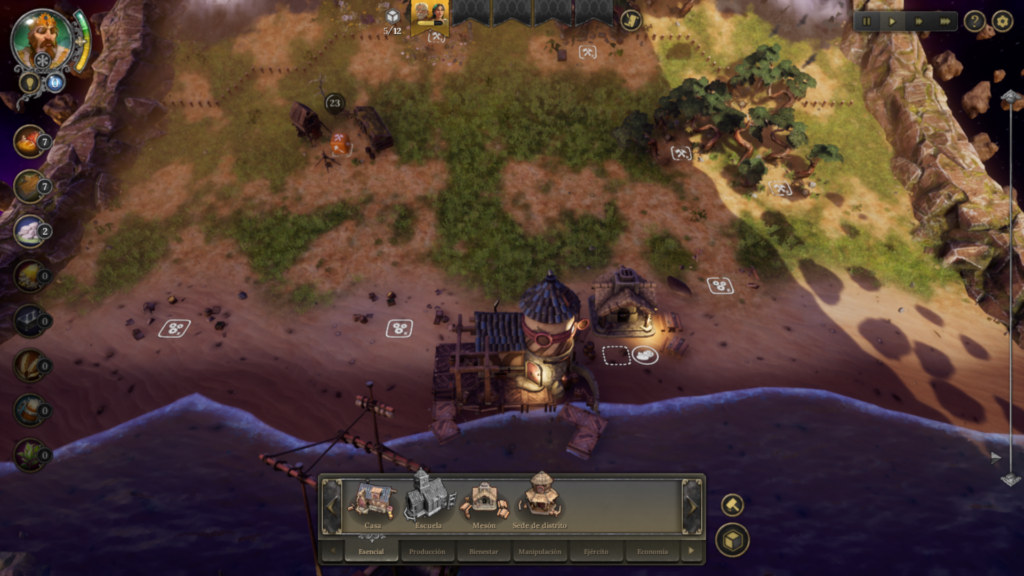This screenshot has width=1024, height=576.
Task: Select the Casa building
Action: pyautogui.click(x=372, y=500)
